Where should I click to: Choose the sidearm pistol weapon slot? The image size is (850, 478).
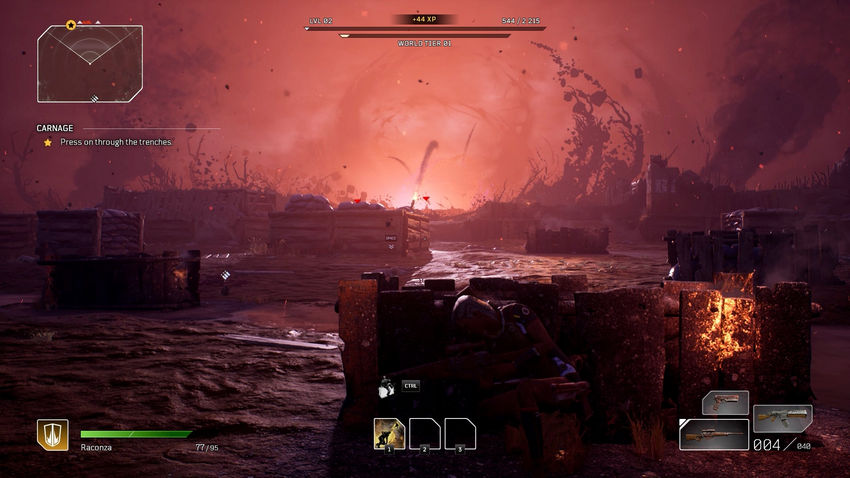point(724,402)
